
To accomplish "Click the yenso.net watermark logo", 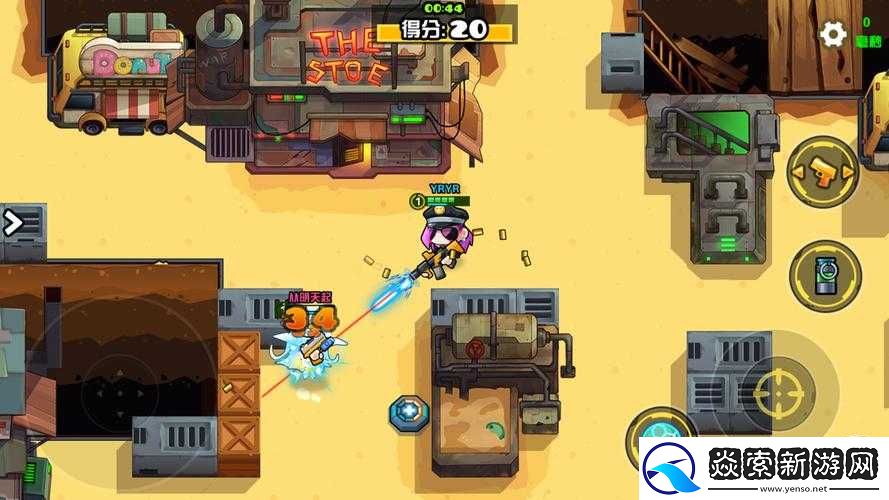I will click(760, 467).
